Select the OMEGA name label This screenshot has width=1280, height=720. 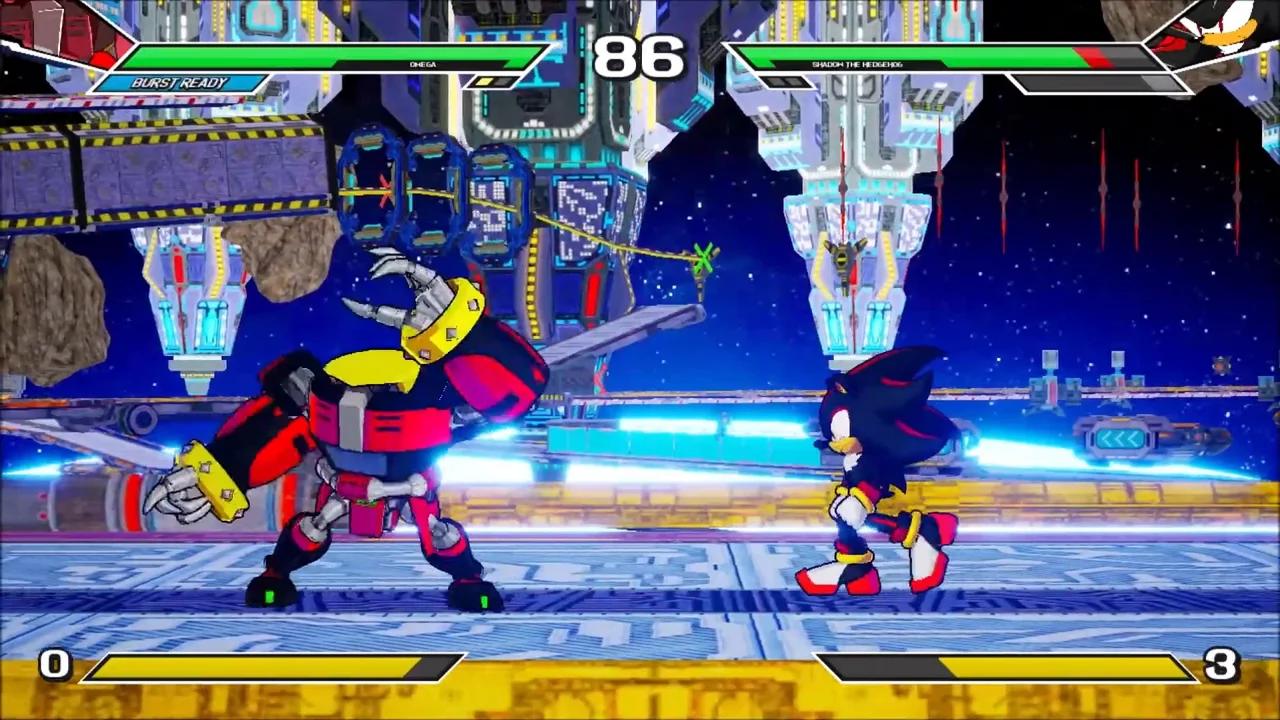(422, 64)
